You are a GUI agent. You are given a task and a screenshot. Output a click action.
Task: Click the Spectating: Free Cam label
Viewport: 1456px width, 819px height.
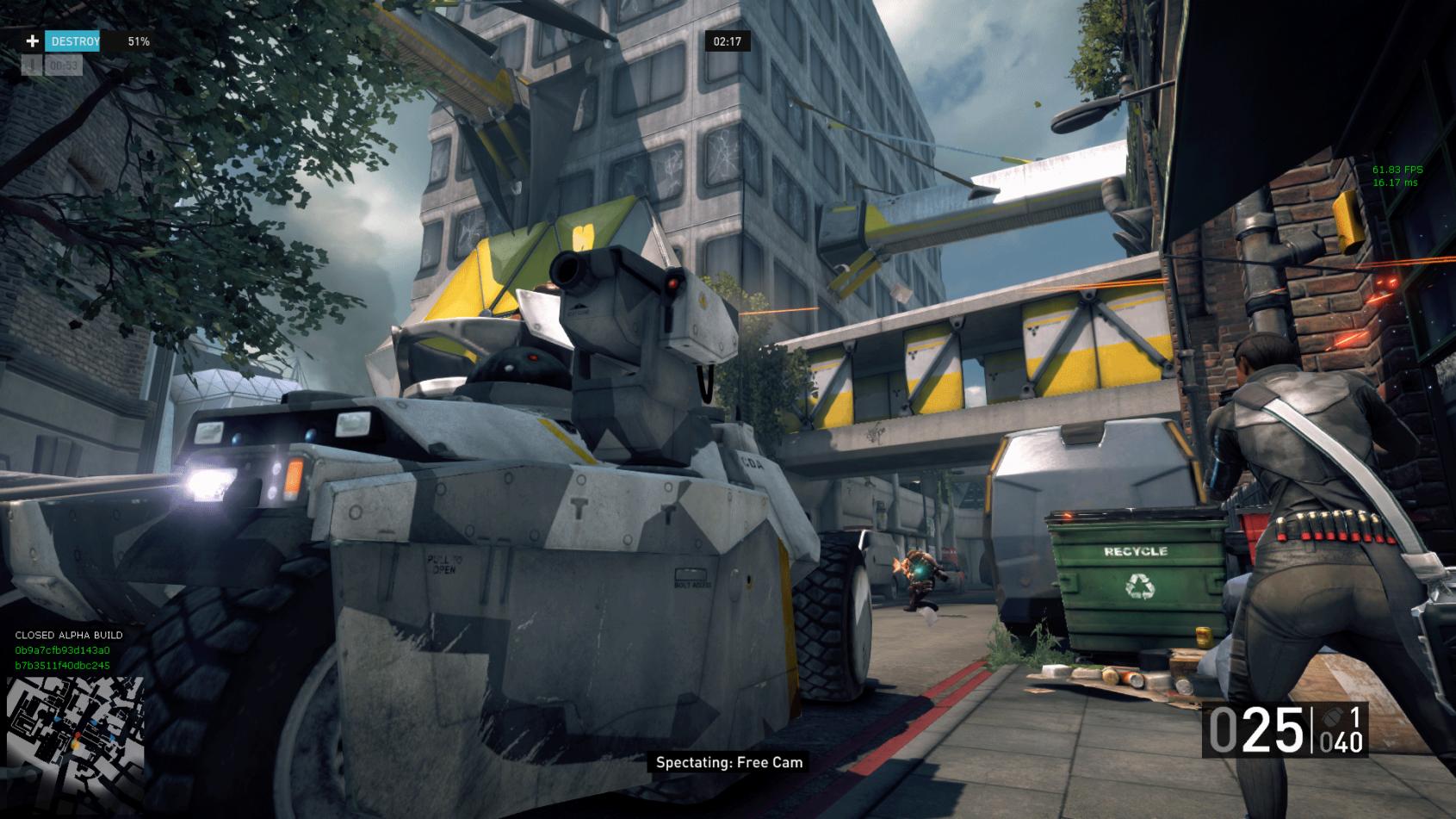click(x=728, y=762)
